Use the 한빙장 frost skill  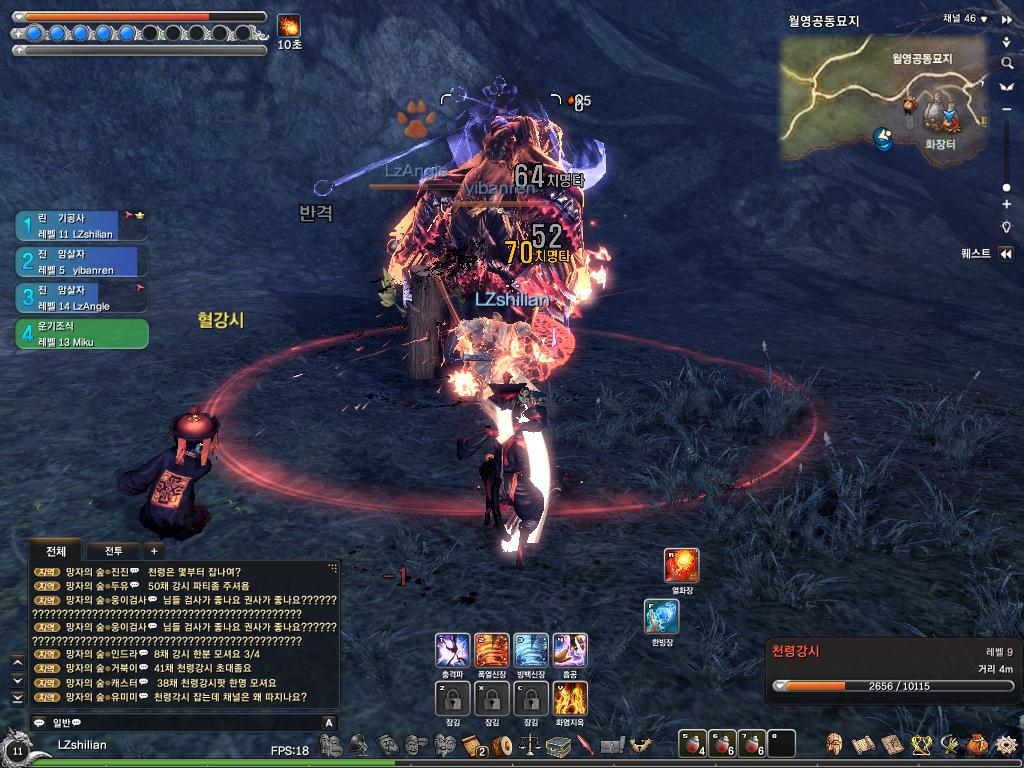click(x=661, y=617)
